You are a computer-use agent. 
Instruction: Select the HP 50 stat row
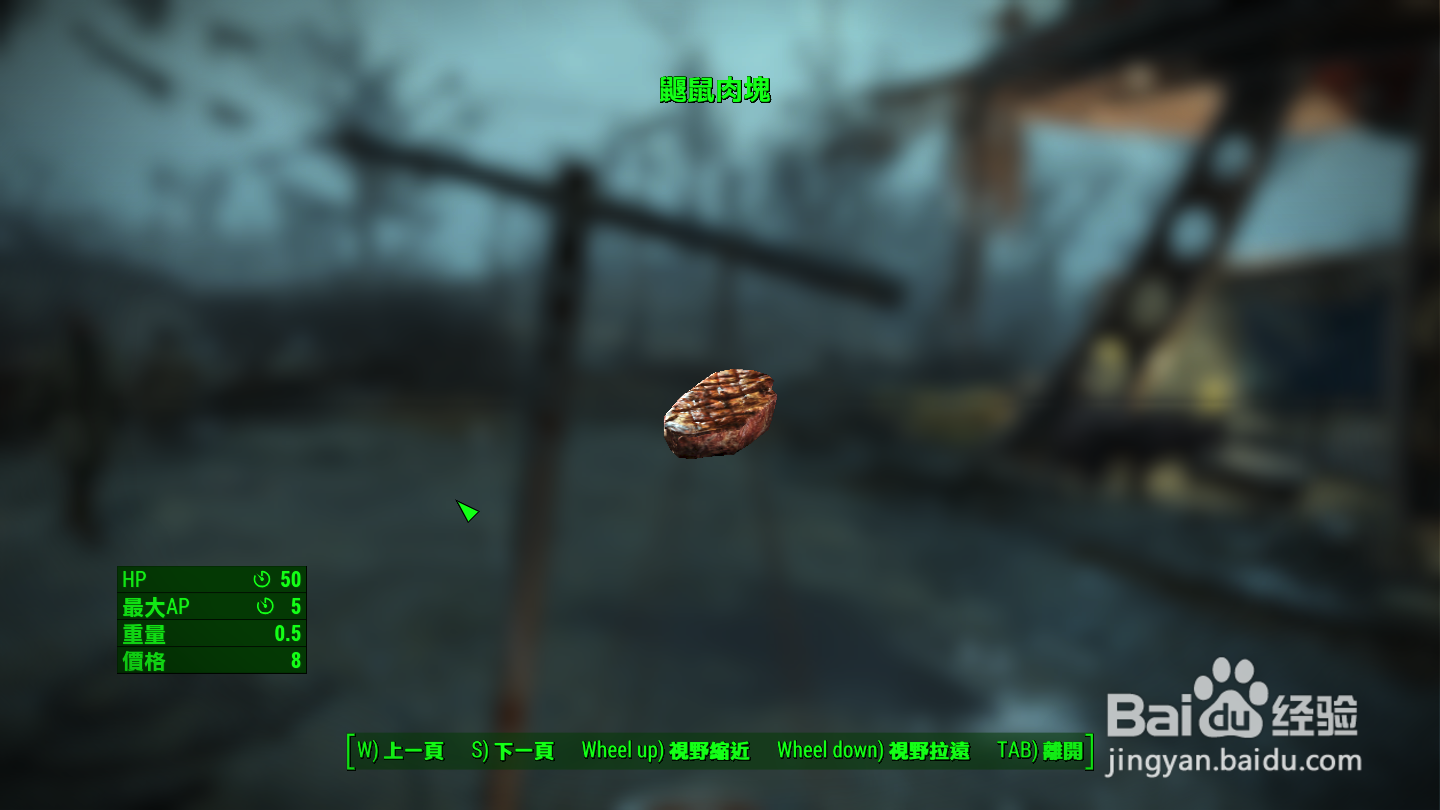[210, 579]
